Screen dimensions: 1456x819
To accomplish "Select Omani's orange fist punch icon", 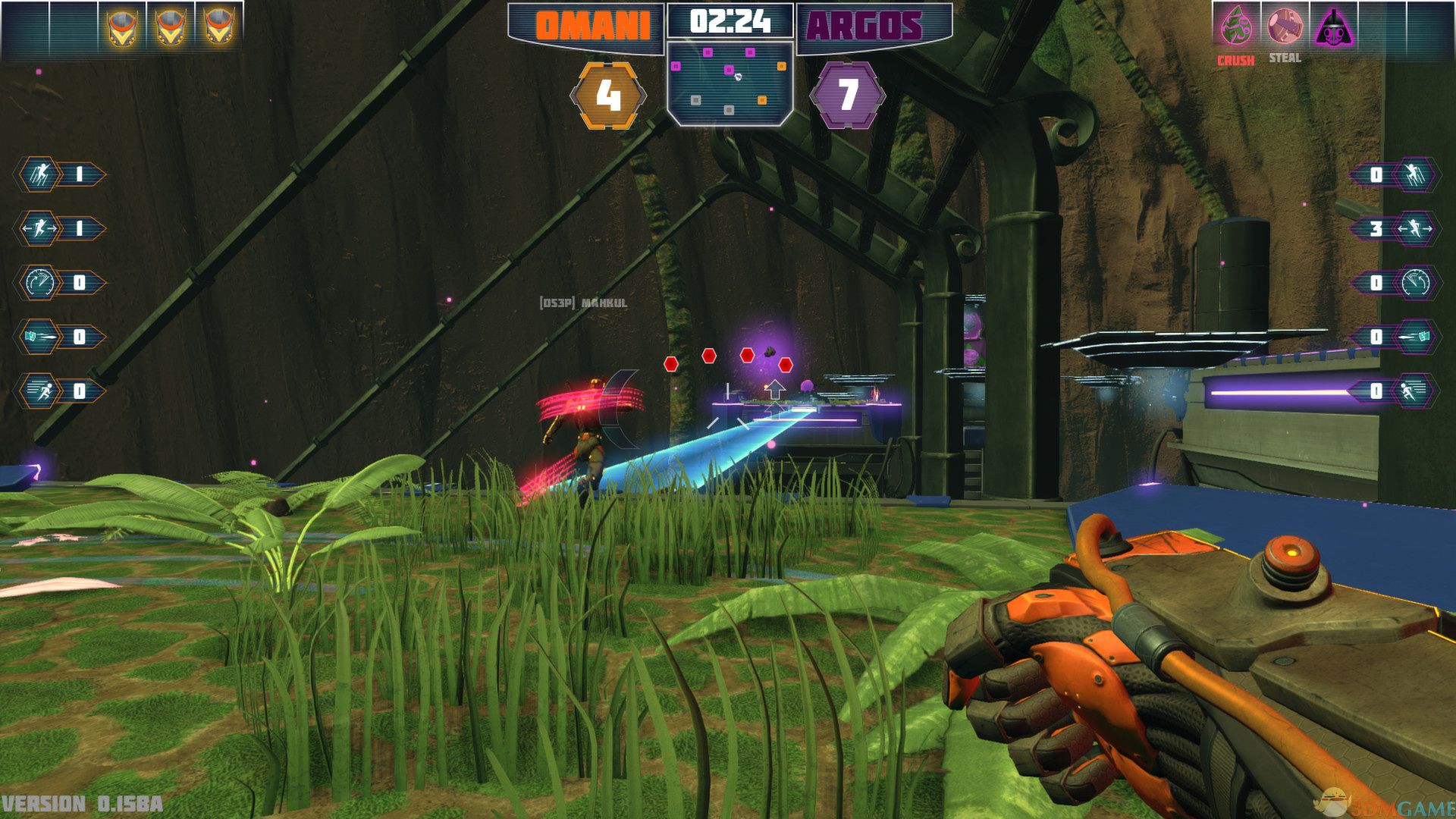I will 39,337.
